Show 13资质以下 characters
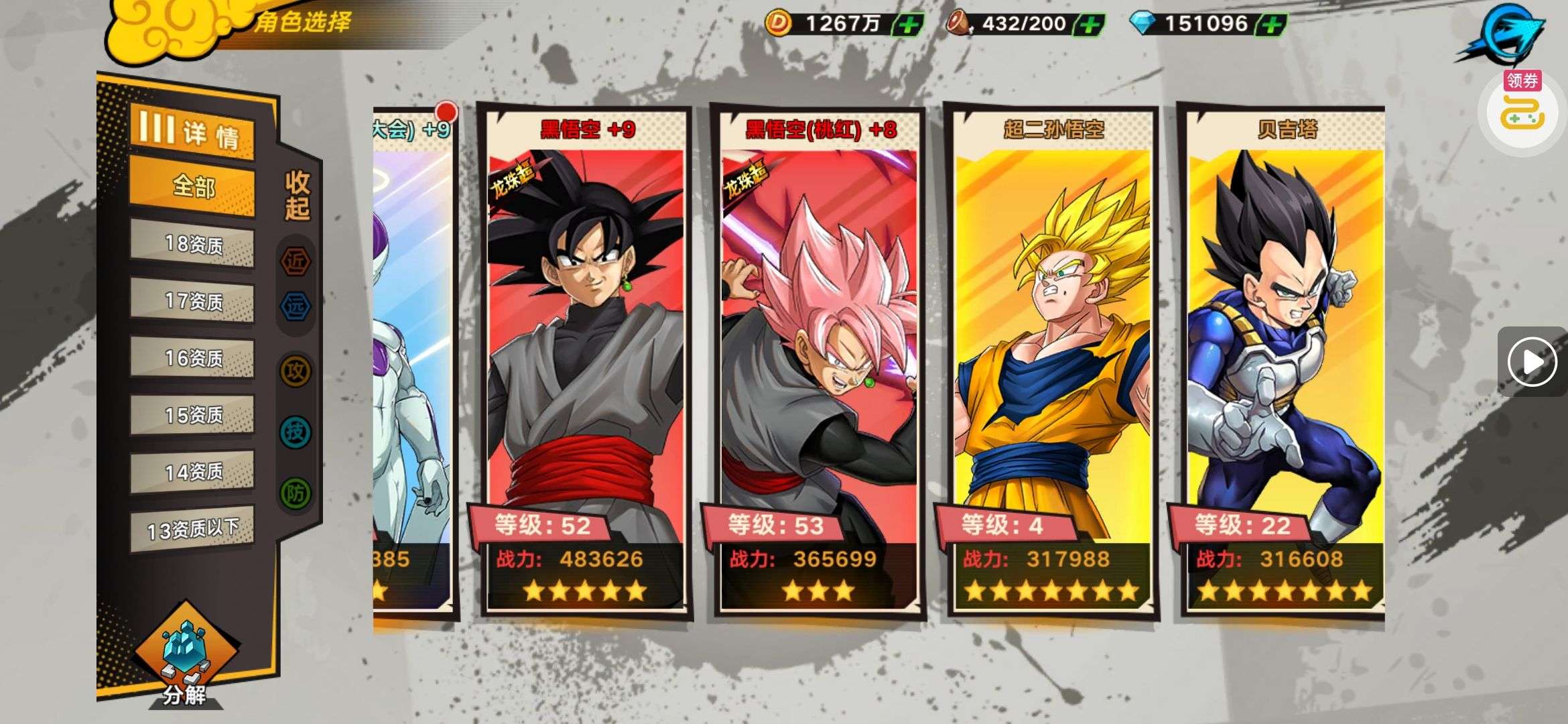 click(x=192, y=530)
